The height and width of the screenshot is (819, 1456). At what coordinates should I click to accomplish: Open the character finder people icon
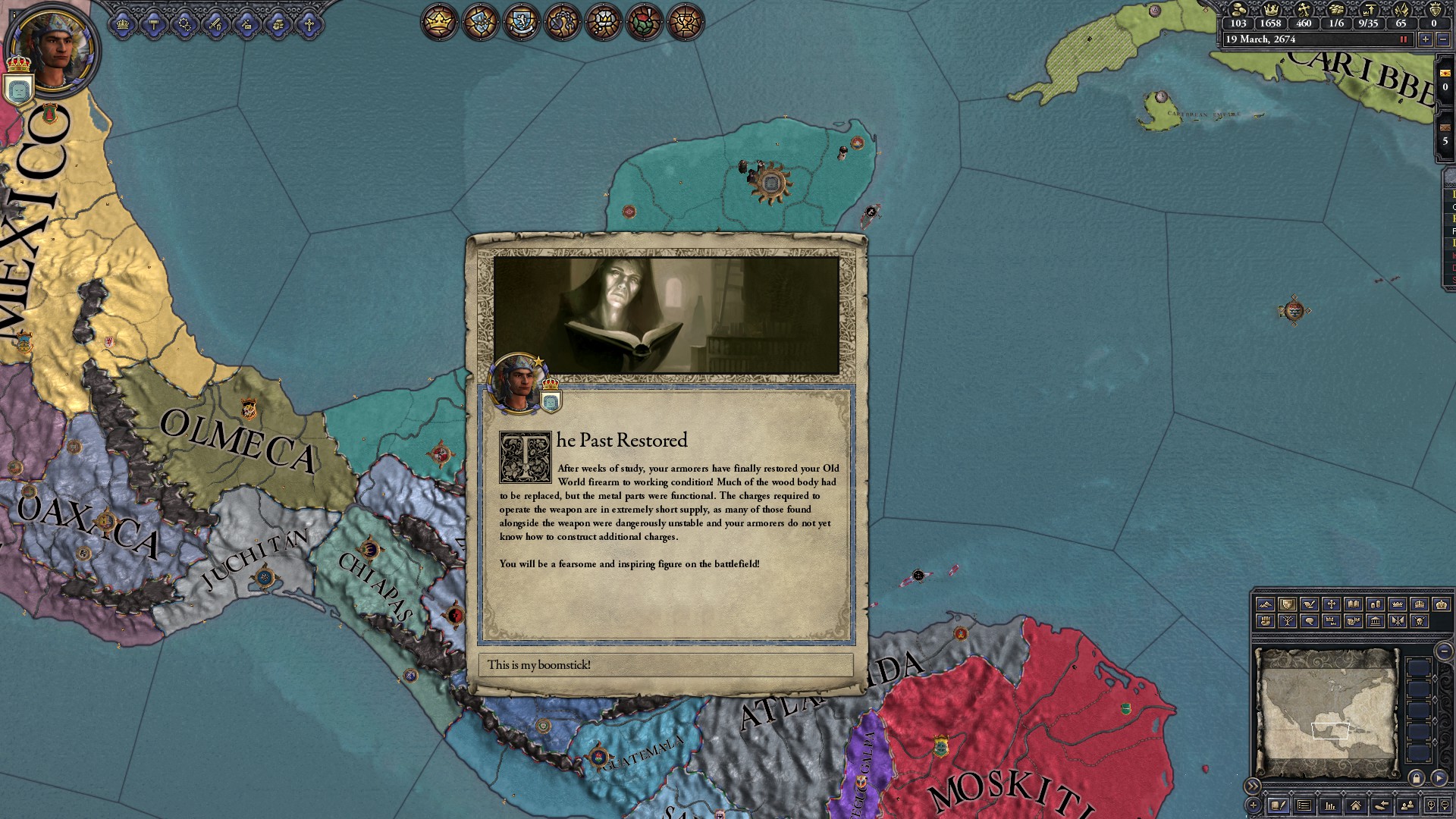click(x=1407, y=805)
